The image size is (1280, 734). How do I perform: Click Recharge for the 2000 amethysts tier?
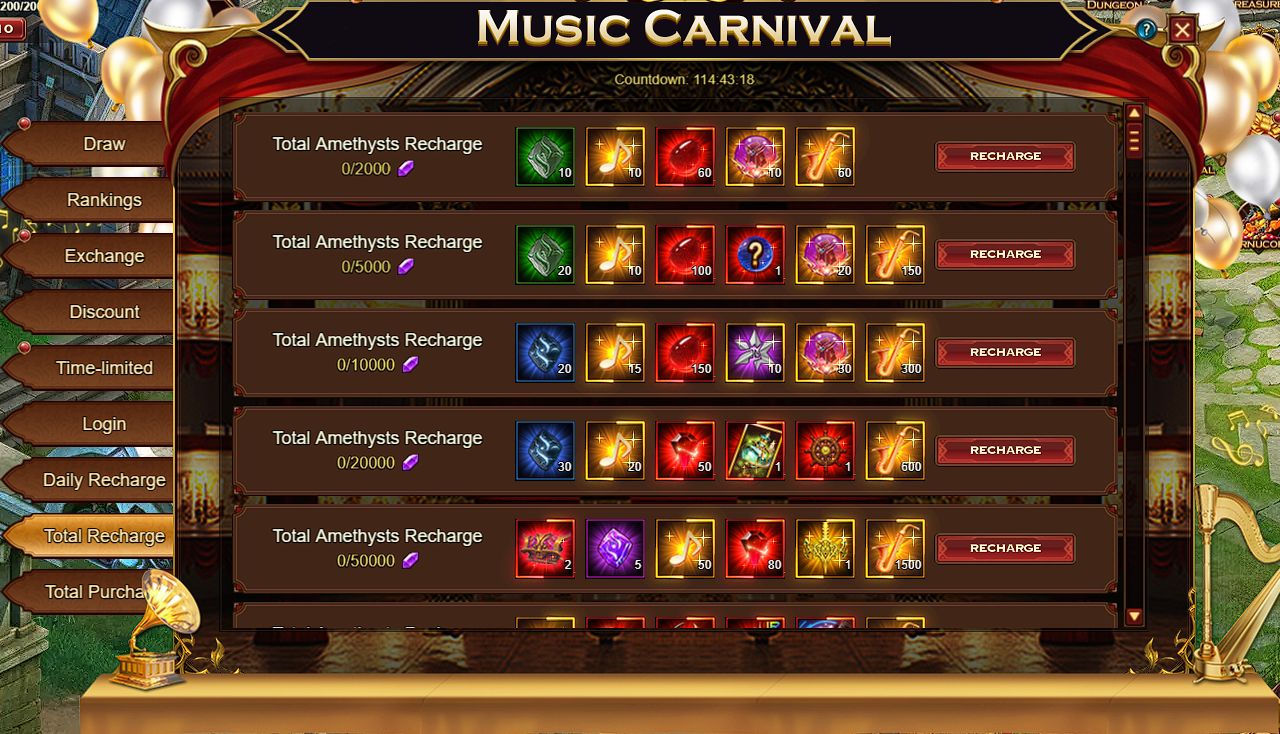click(1005, 156)
